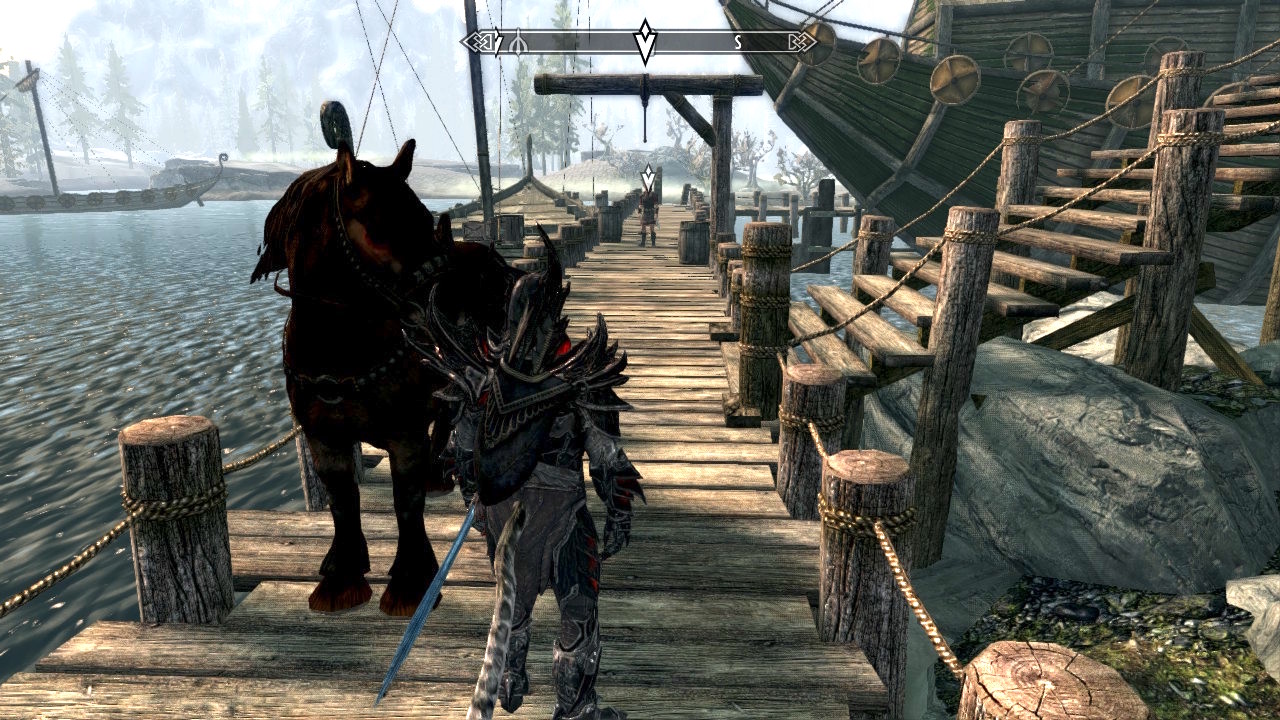Image resolution: width=1280 pixels, height=720 pixels.
Task: Click the quest arrow on the compass
Action: pyautogui.click(x=646, y=41)
